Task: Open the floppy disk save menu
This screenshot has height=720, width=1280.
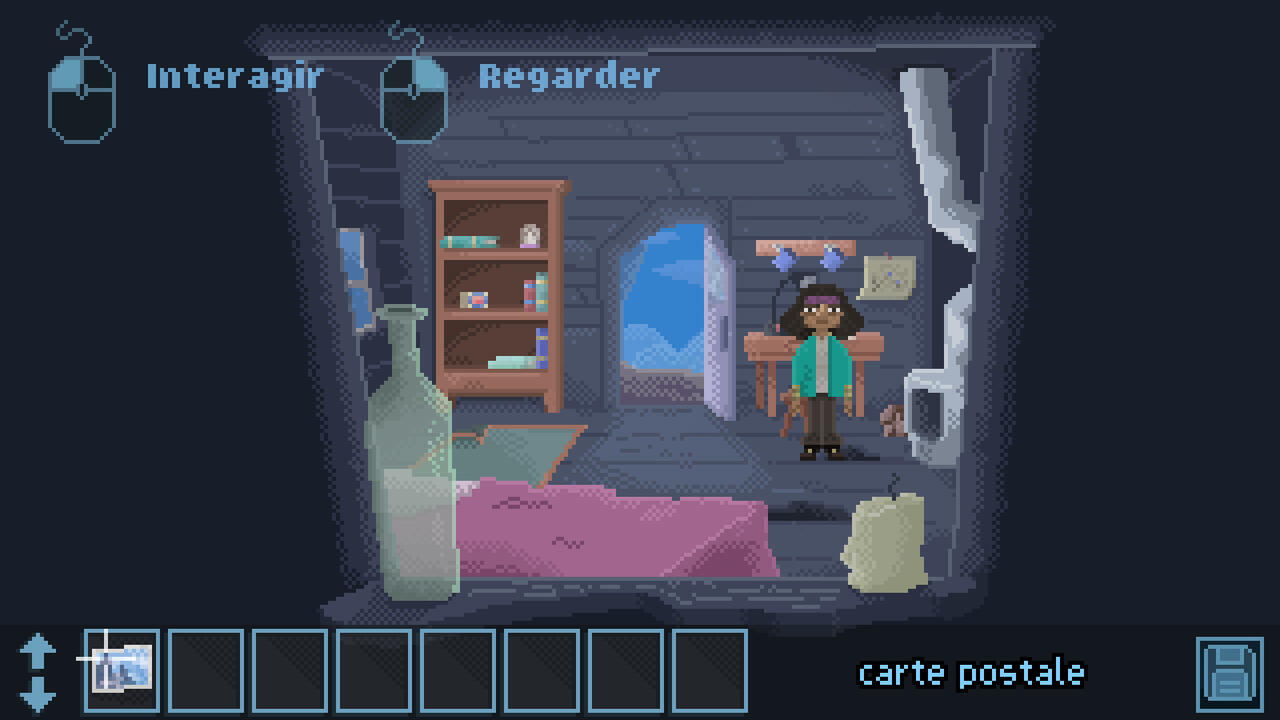Action: 1229,673
